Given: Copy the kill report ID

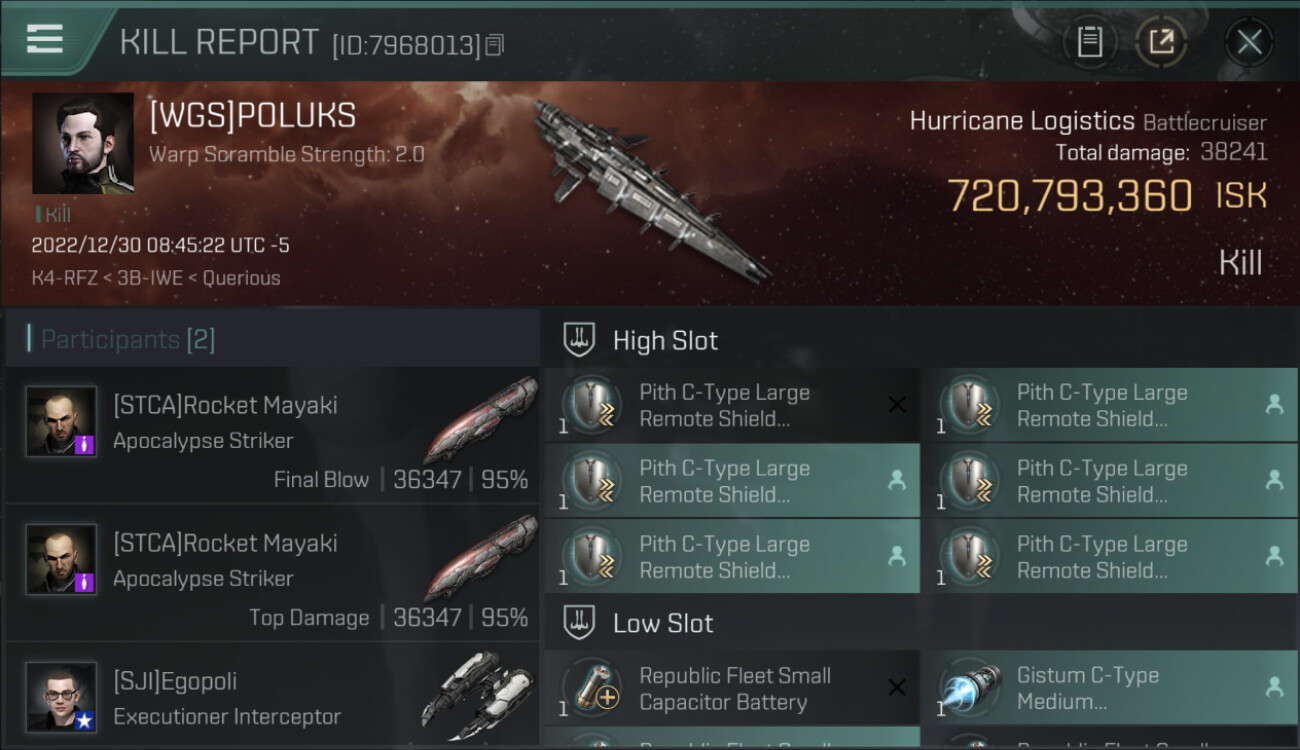Looking at the screenshot, I should click(x=496, y=45).
